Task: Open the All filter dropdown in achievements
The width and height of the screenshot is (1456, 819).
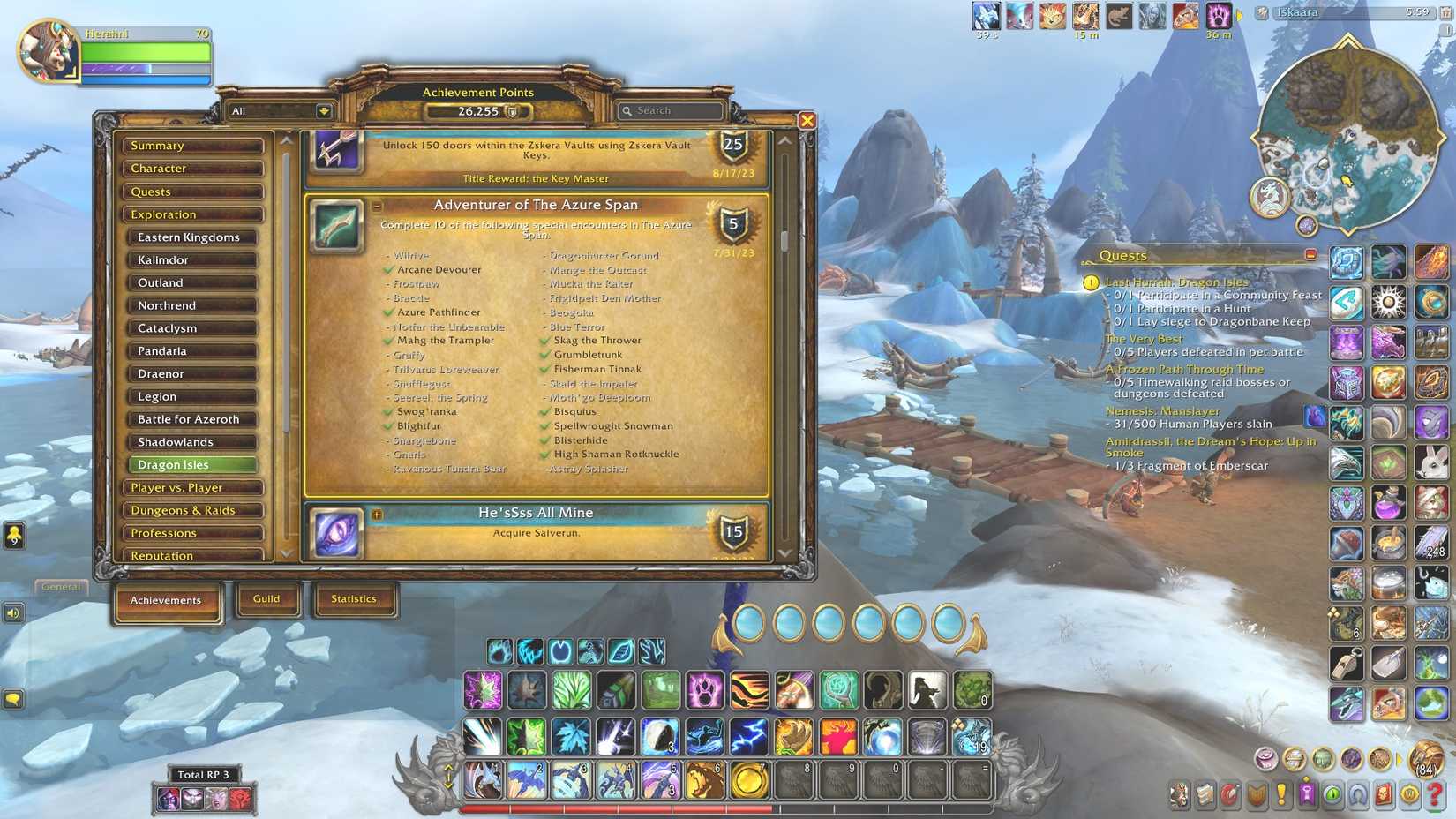Action: [278, 110]
